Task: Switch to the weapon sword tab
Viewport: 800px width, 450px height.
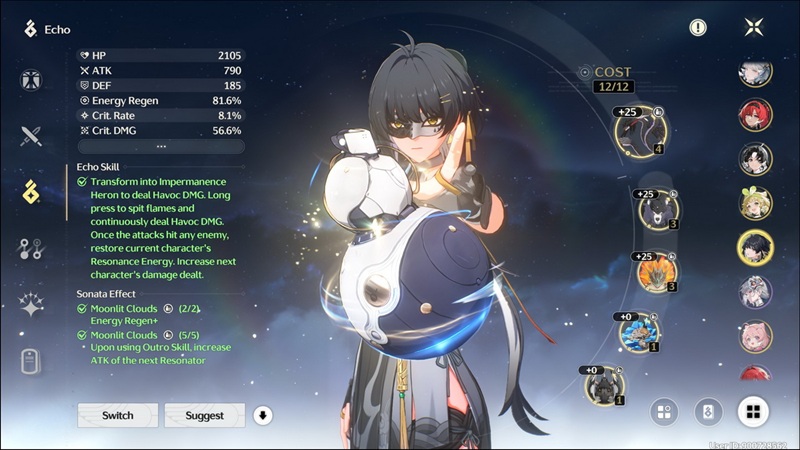Action: [x=31, y=136]
